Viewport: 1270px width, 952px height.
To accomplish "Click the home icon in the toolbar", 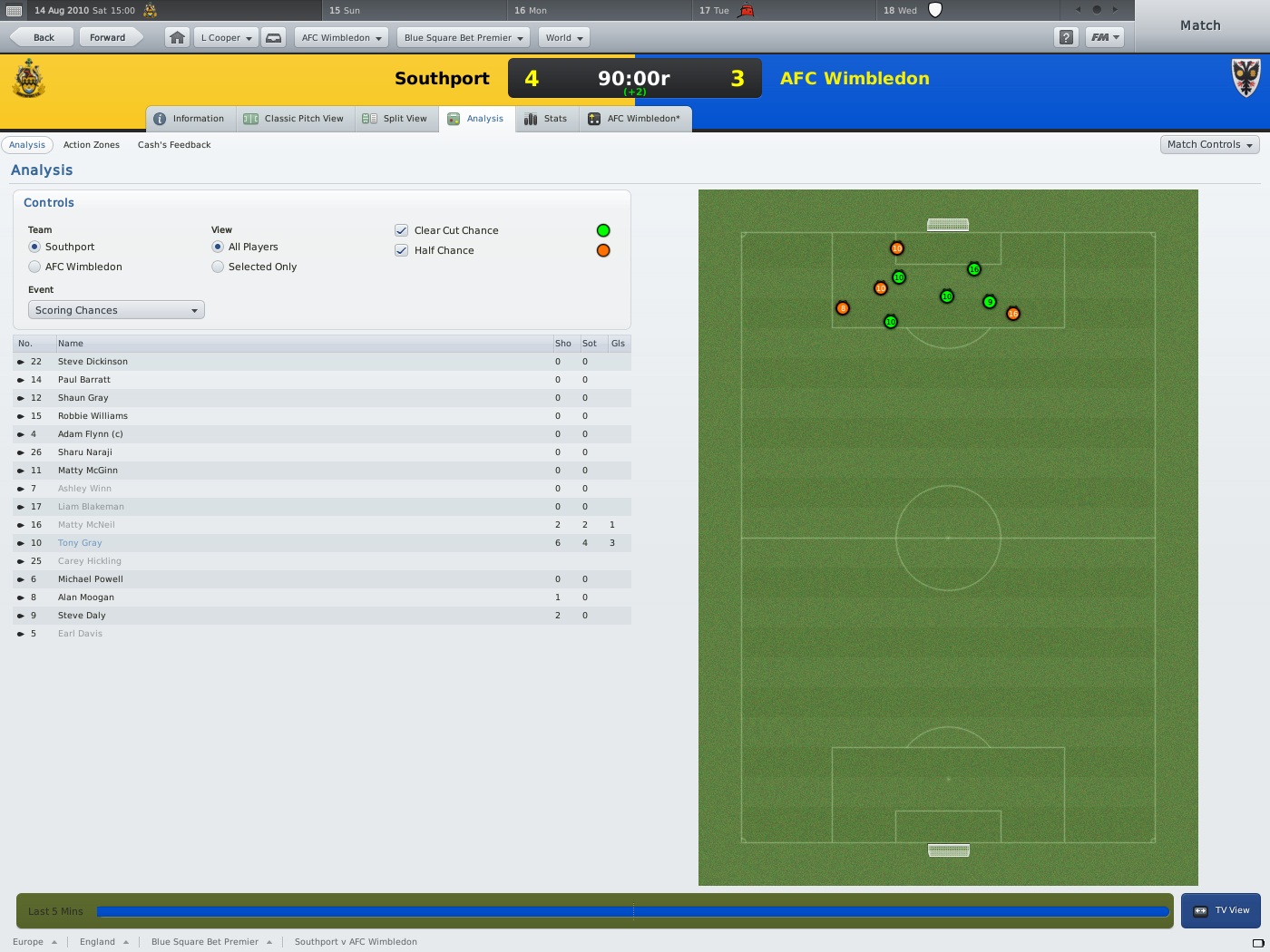I will pyautogui.click(x=176, y=37).
